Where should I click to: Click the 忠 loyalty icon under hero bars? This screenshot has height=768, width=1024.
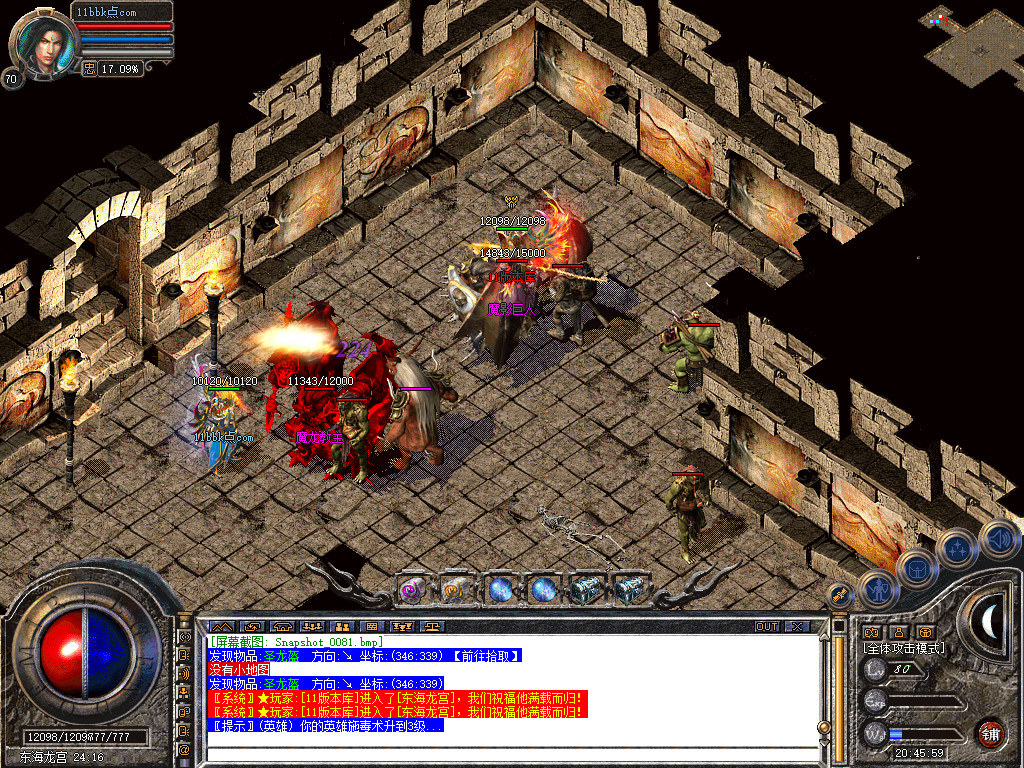click(89, 68)
